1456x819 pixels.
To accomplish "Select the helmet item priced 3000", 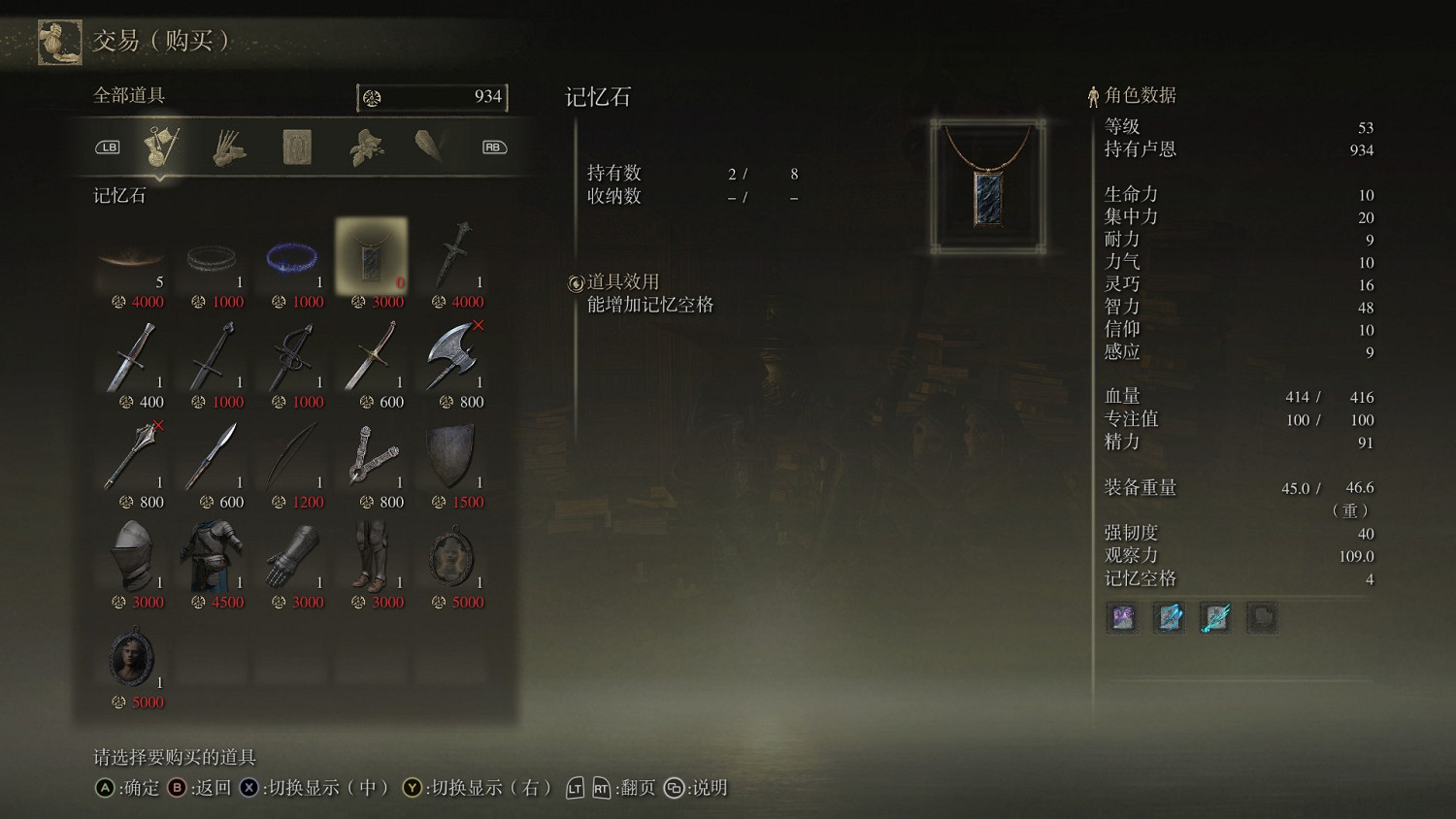I will click(x=132, y=555).
